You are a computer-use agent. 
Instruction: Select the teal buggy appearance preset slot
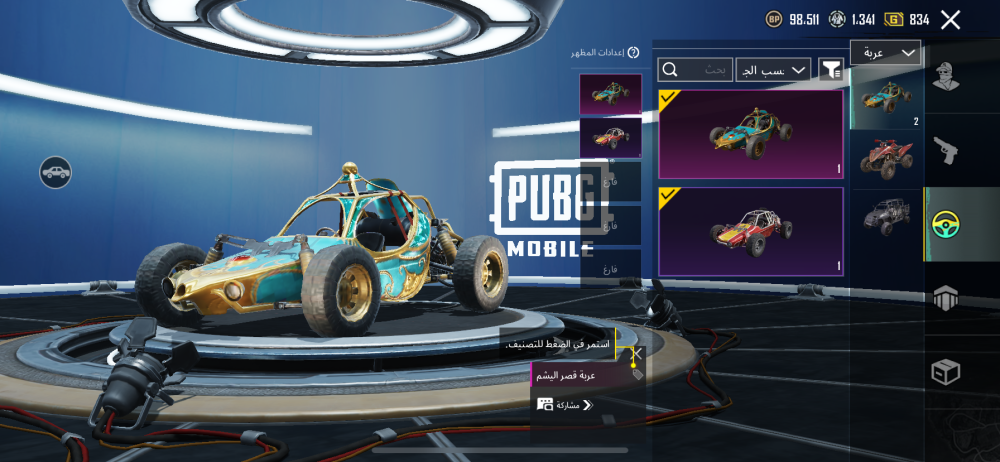pos(610,93)
